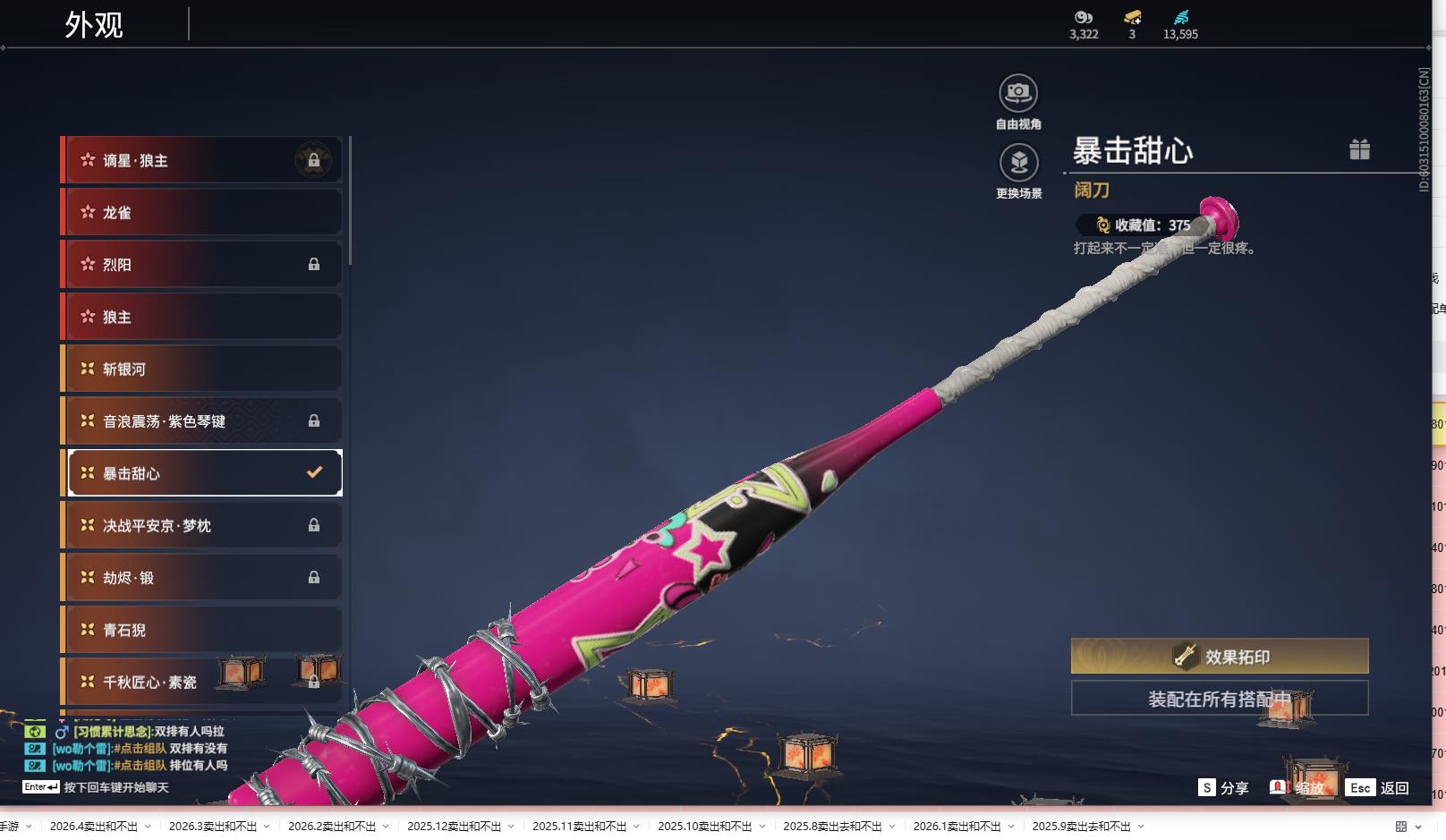The width and height of the screenshot is (1446, 840).
Task: Activate the 自由视角 free camera icon
Action: [x=1018, y=94]
